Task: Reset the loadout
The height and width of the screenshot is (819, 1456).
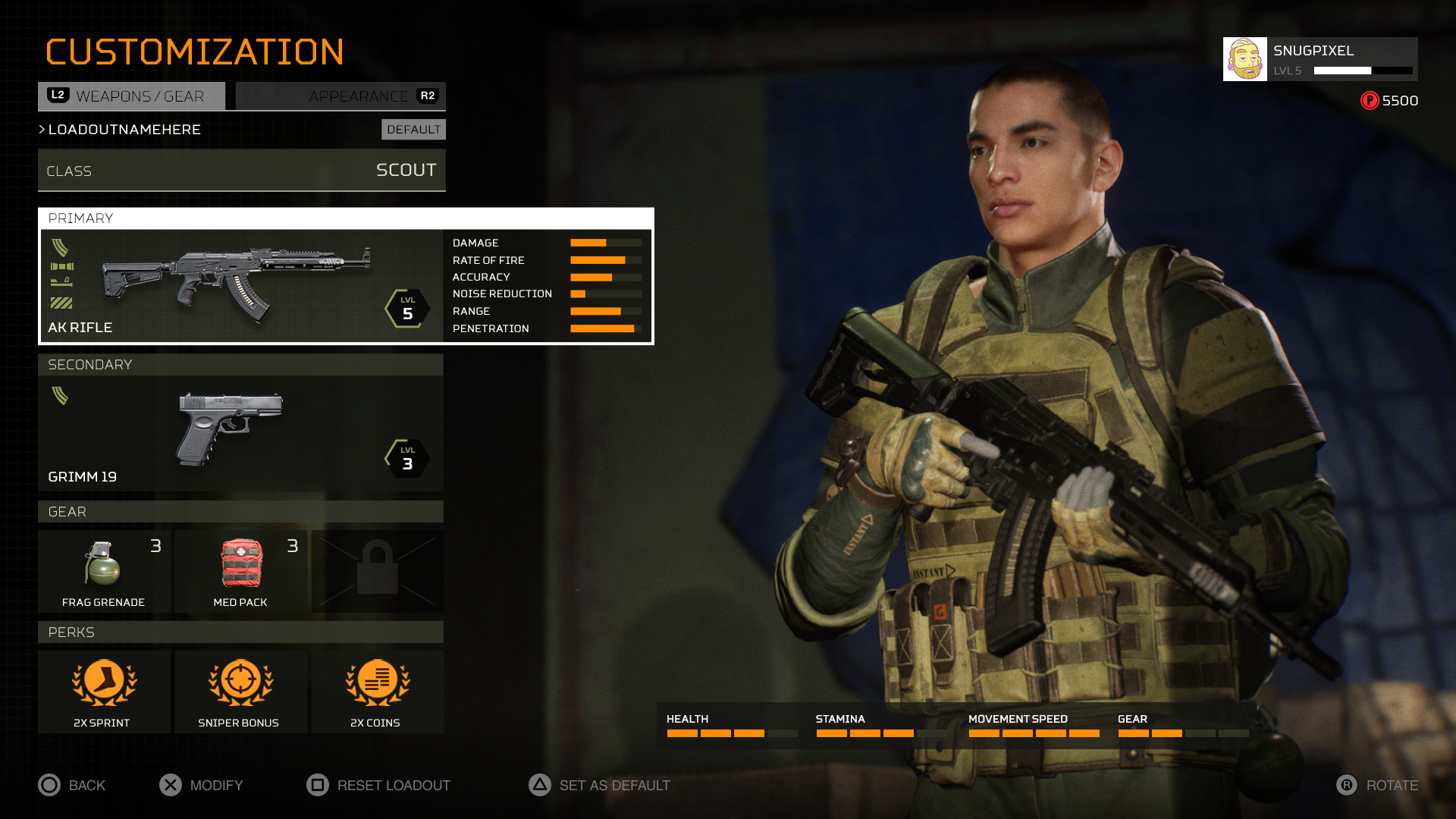Action: click(x=378, y=785)
